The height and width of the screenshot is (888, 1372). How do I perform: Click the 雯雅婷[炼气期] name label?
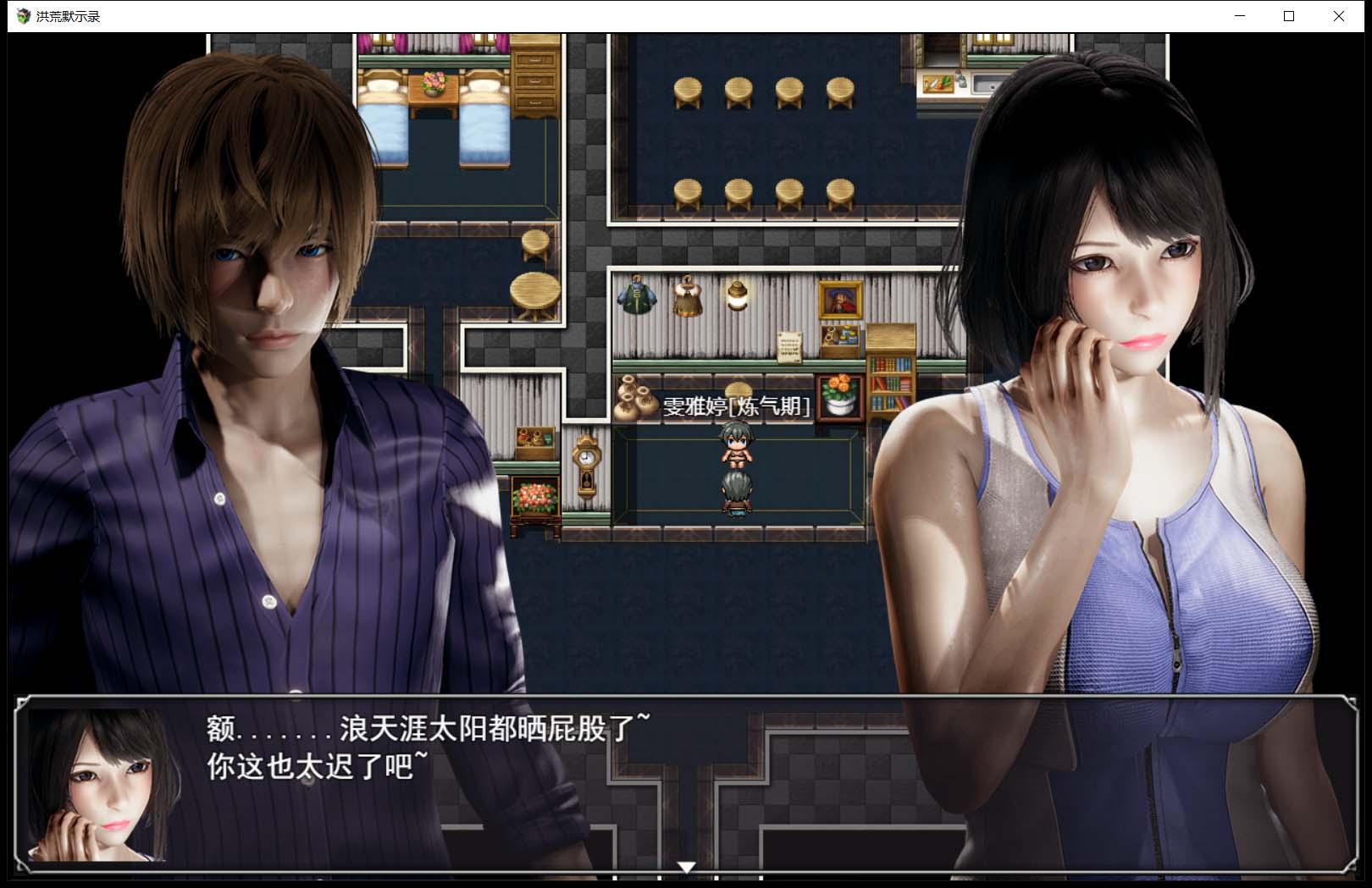[735, 406]
